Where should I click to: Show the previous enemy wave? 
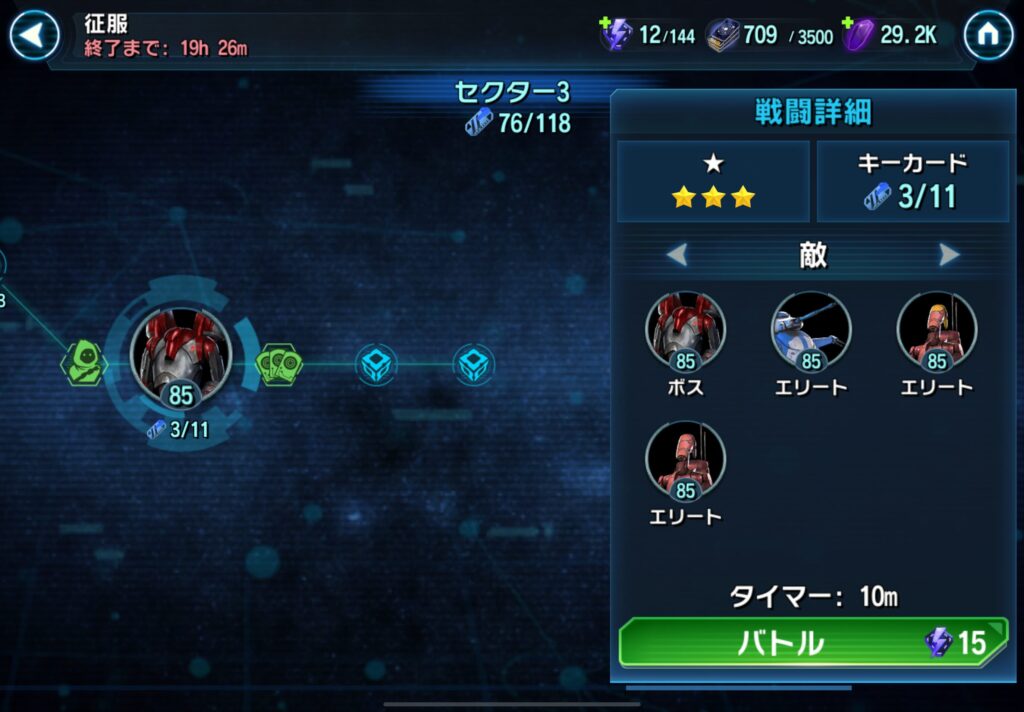point(677,256)
